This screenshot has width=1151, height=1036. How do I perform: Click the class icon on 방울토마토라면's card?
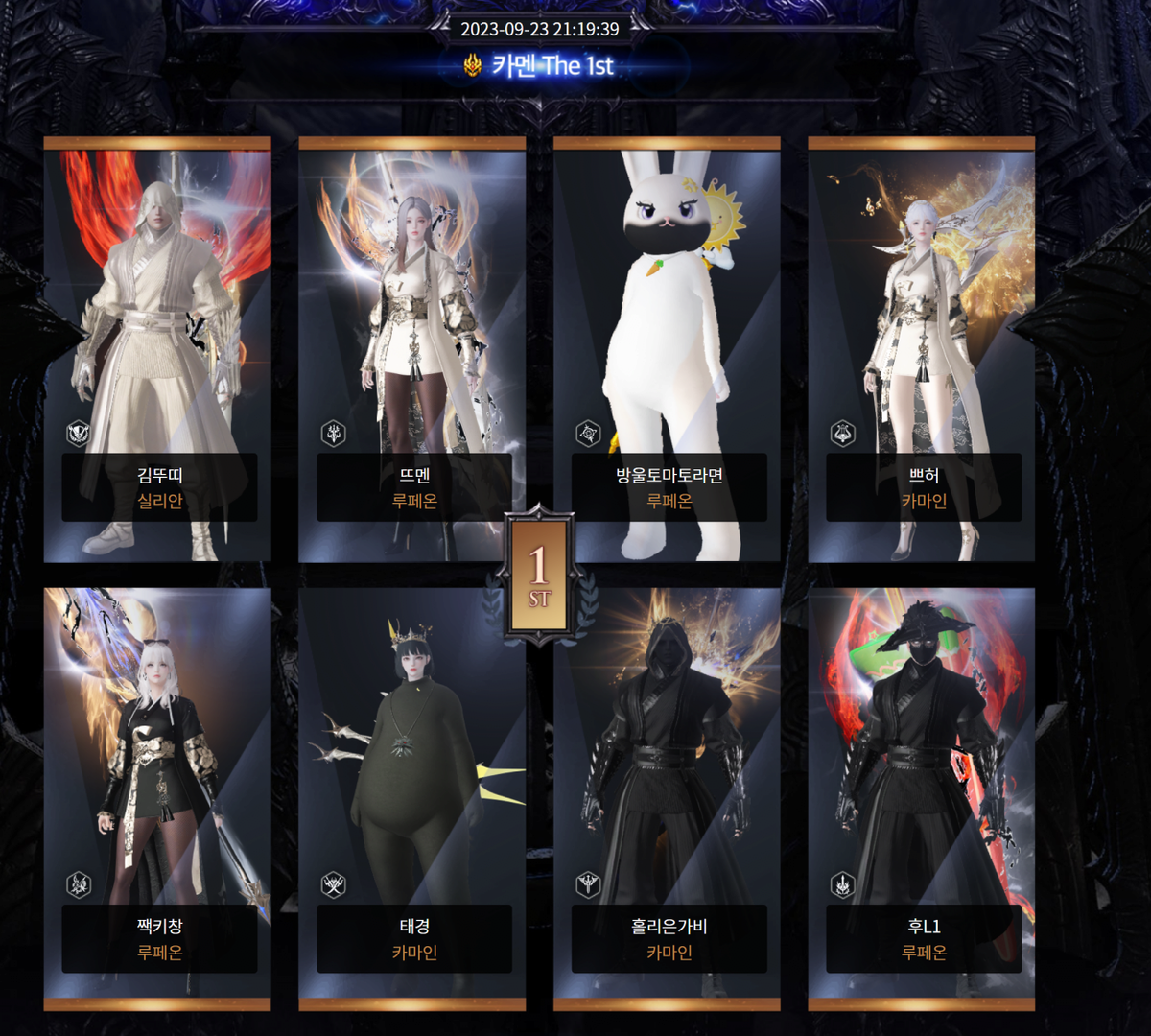pos(588,434)
